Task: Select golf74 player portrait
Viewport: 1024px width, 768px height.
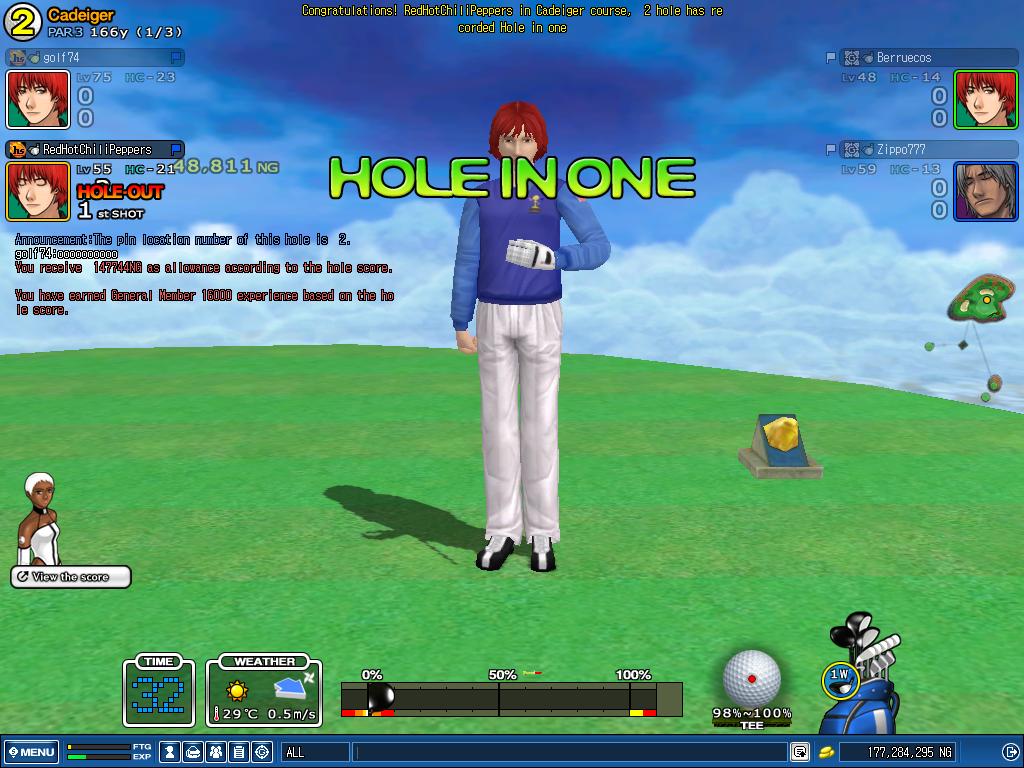Action: [38, 98]
